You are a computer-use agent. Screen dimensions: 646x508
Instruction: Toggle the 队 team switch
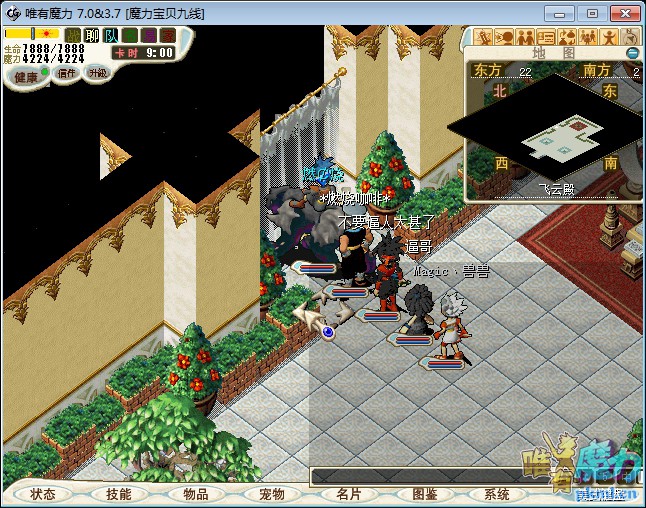[110, 36]
